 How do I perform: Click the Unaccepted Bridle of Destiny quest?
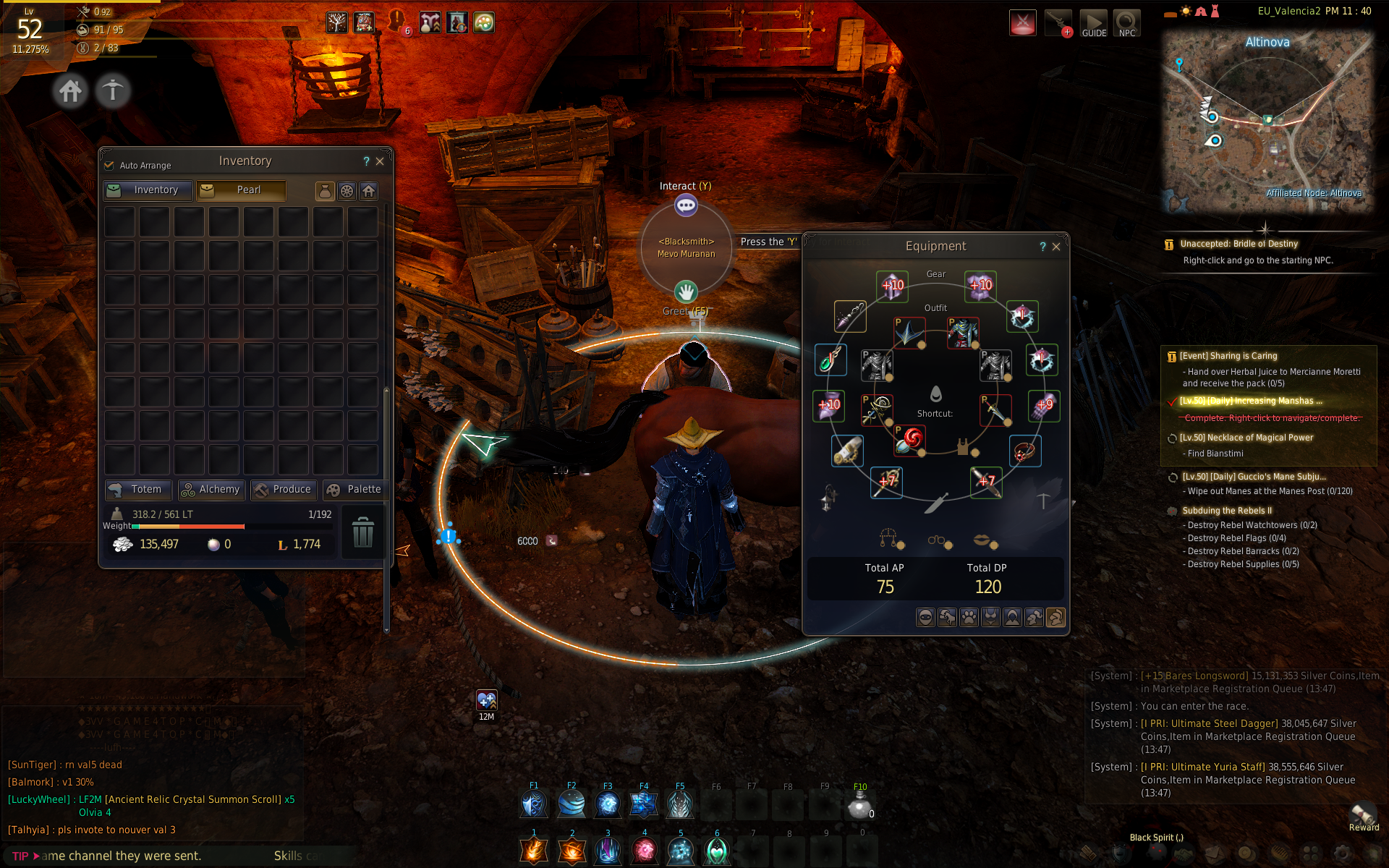click(1249, 244)
